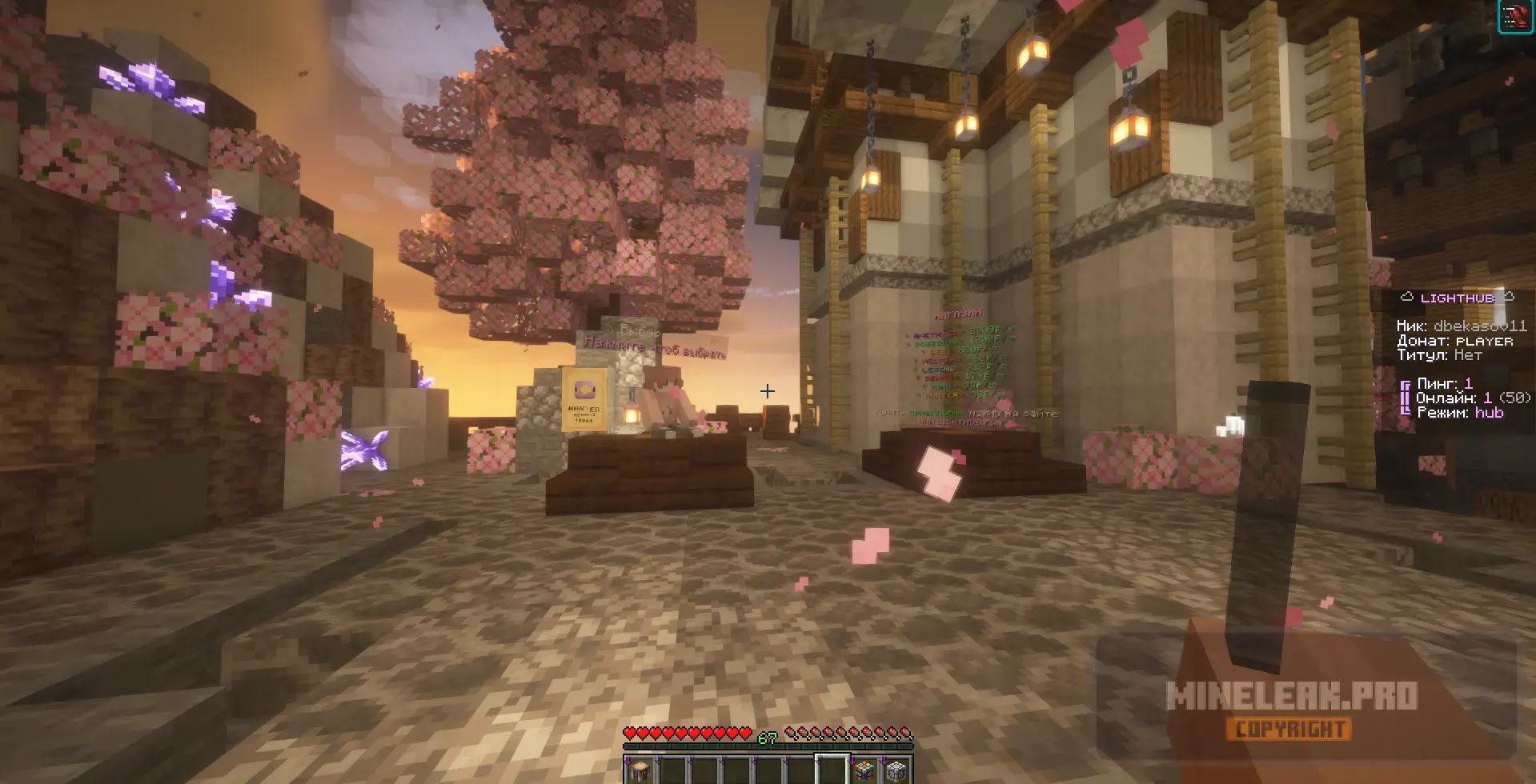Click the highlighted empty hotbar slot
This screenshot has width=1536, height=784.
click(832, 770)
